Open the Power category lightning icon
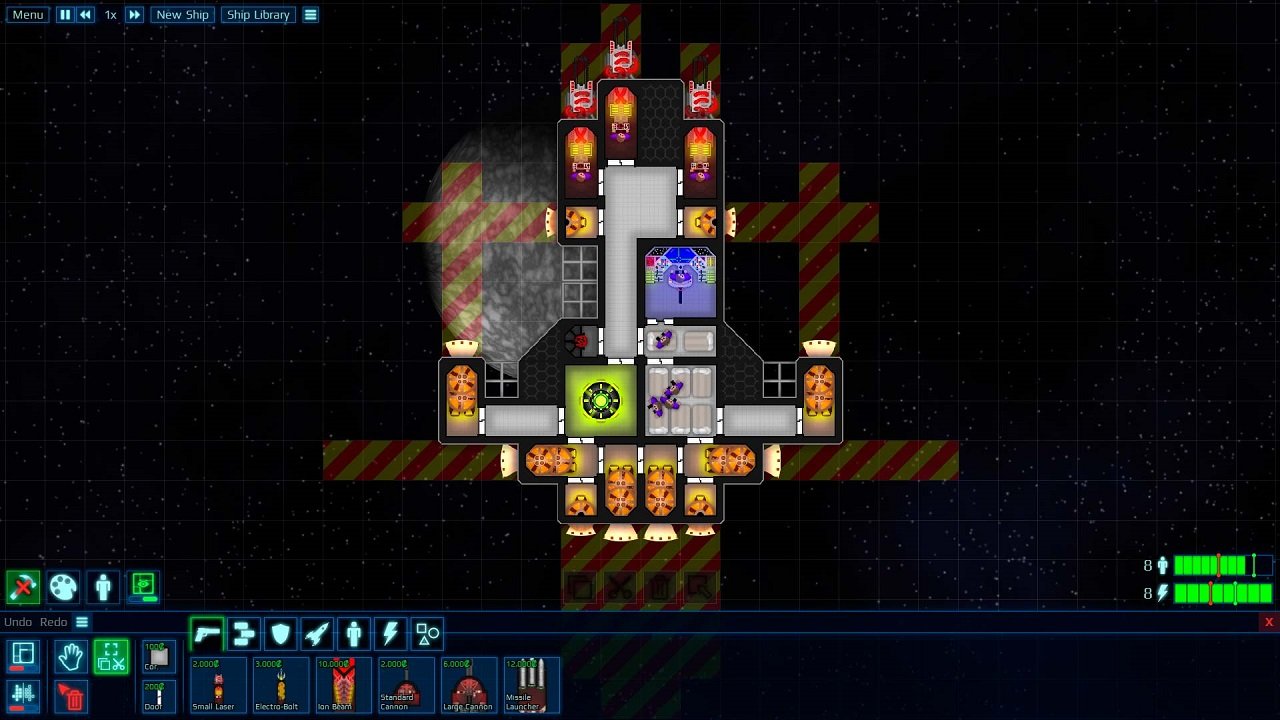Screen dimensions: 1280x720 pos(389,633)
